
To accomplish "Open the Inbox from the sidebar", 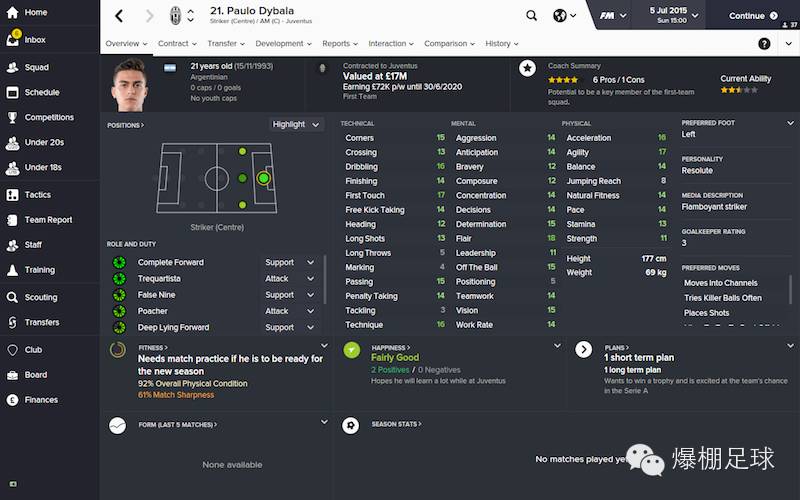I will 34,40.
